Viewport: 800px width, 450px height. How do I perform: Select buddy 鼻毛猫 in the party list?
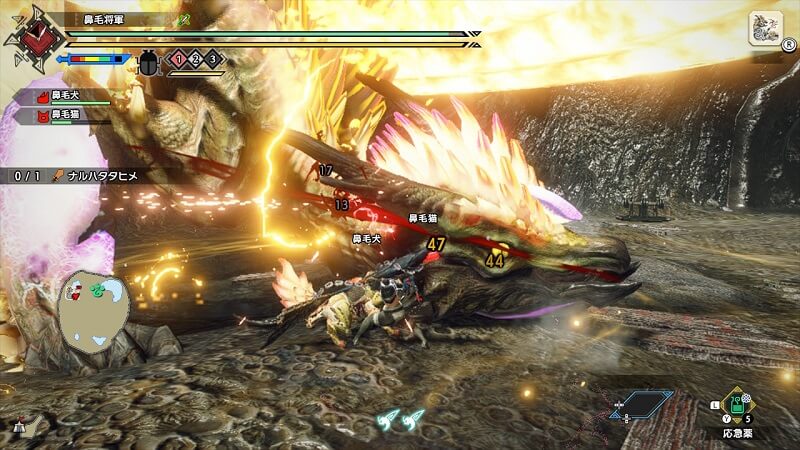pos(65,116)
